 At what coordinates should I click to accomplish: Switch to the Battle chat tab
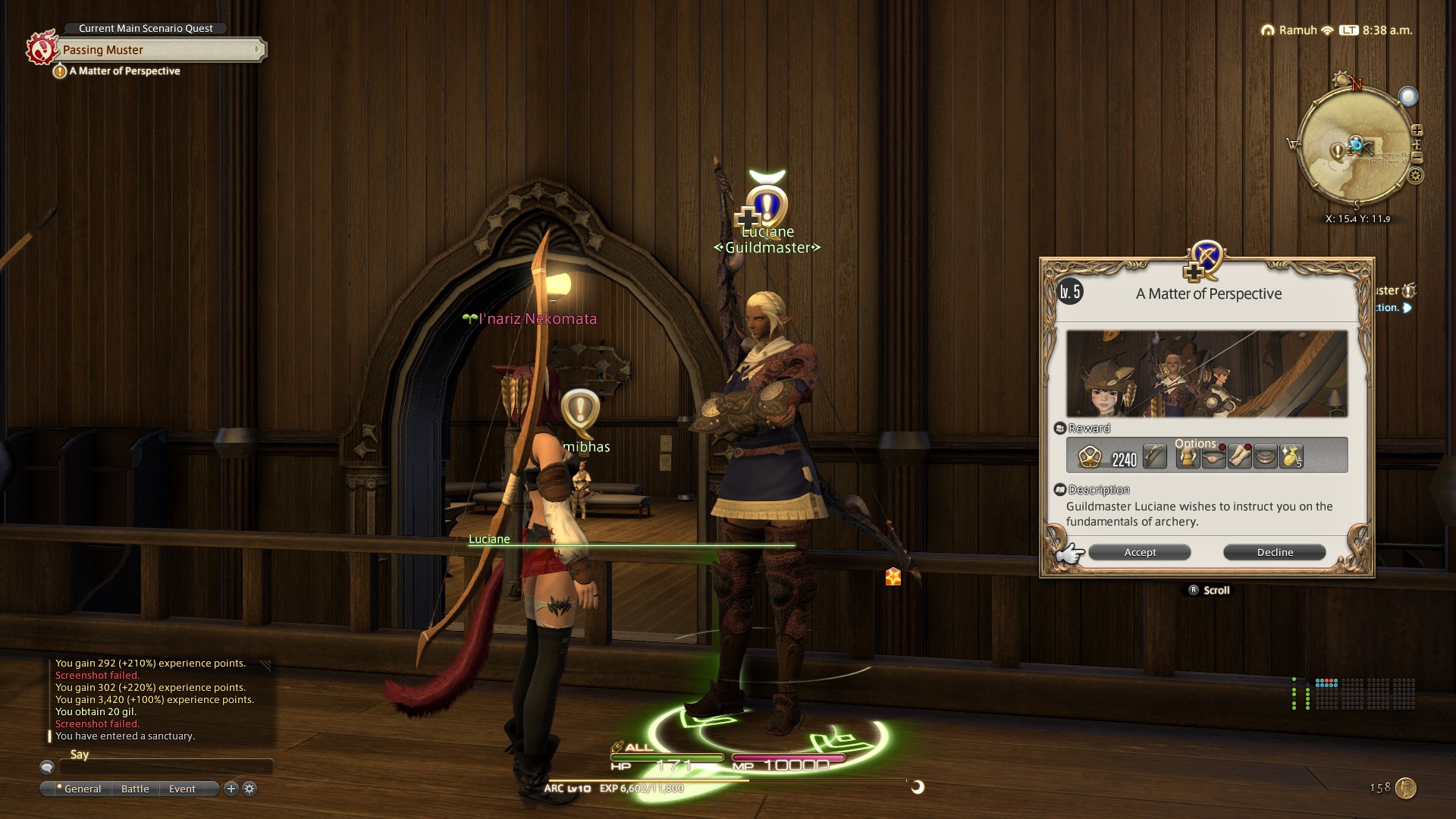point(135,789)
